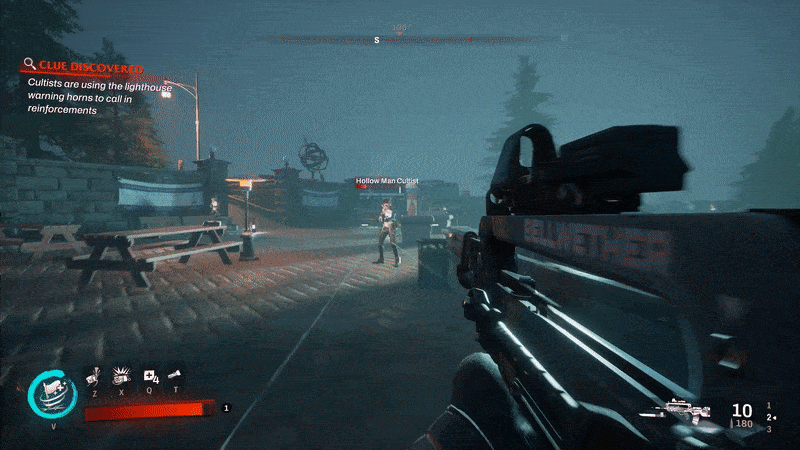Toggle the flashlight icon
Image resolution: width=800 pixels, height=450 pixels.
177,375
